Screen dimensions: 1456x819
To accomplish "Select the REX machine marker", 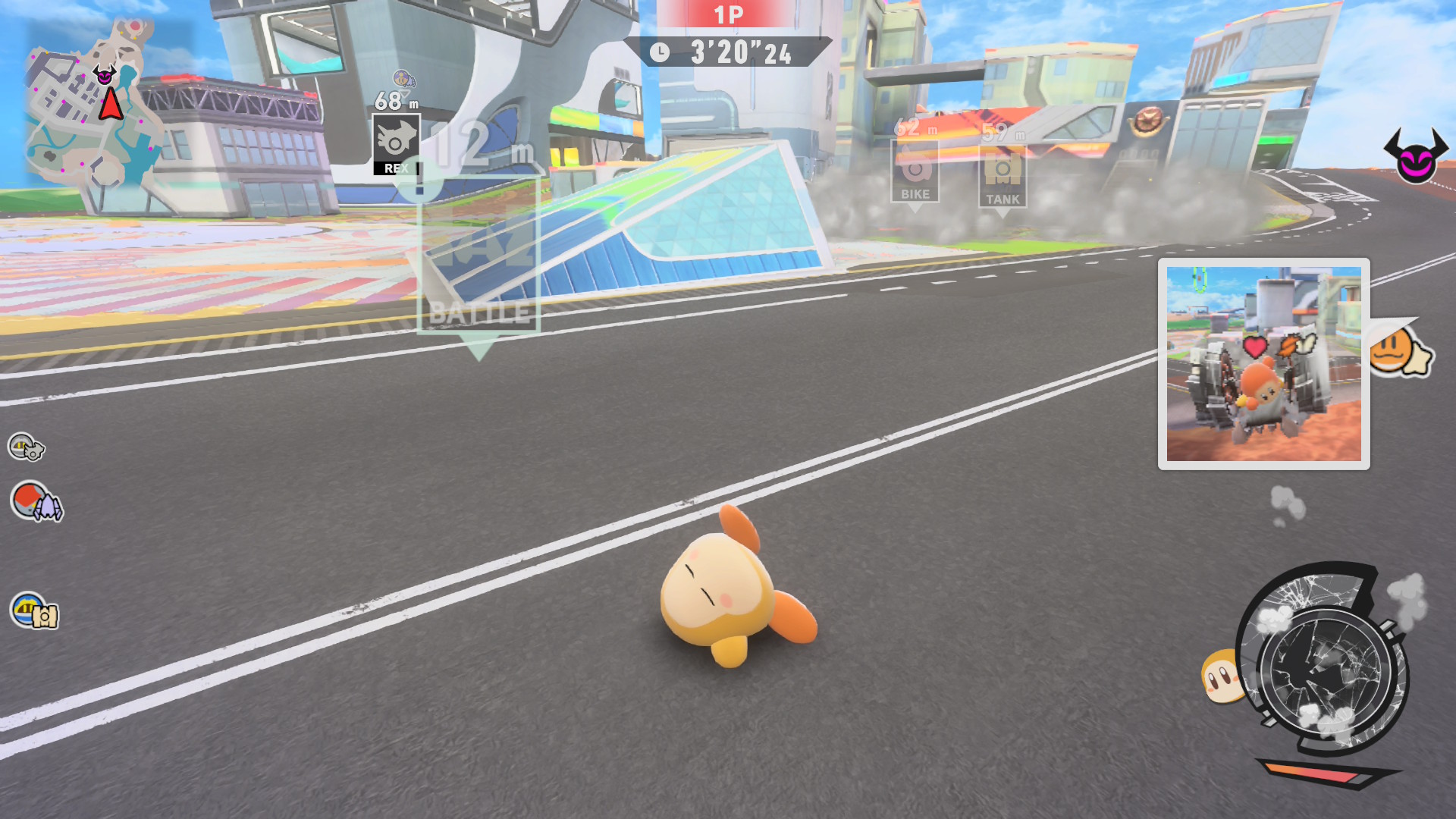I will [x=396, y=146].
